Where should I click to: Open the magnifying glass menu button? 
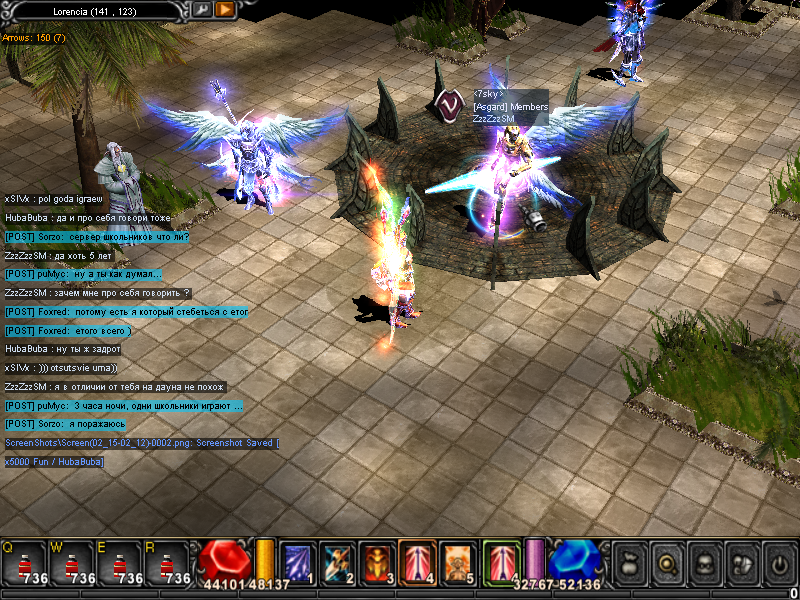666,562
